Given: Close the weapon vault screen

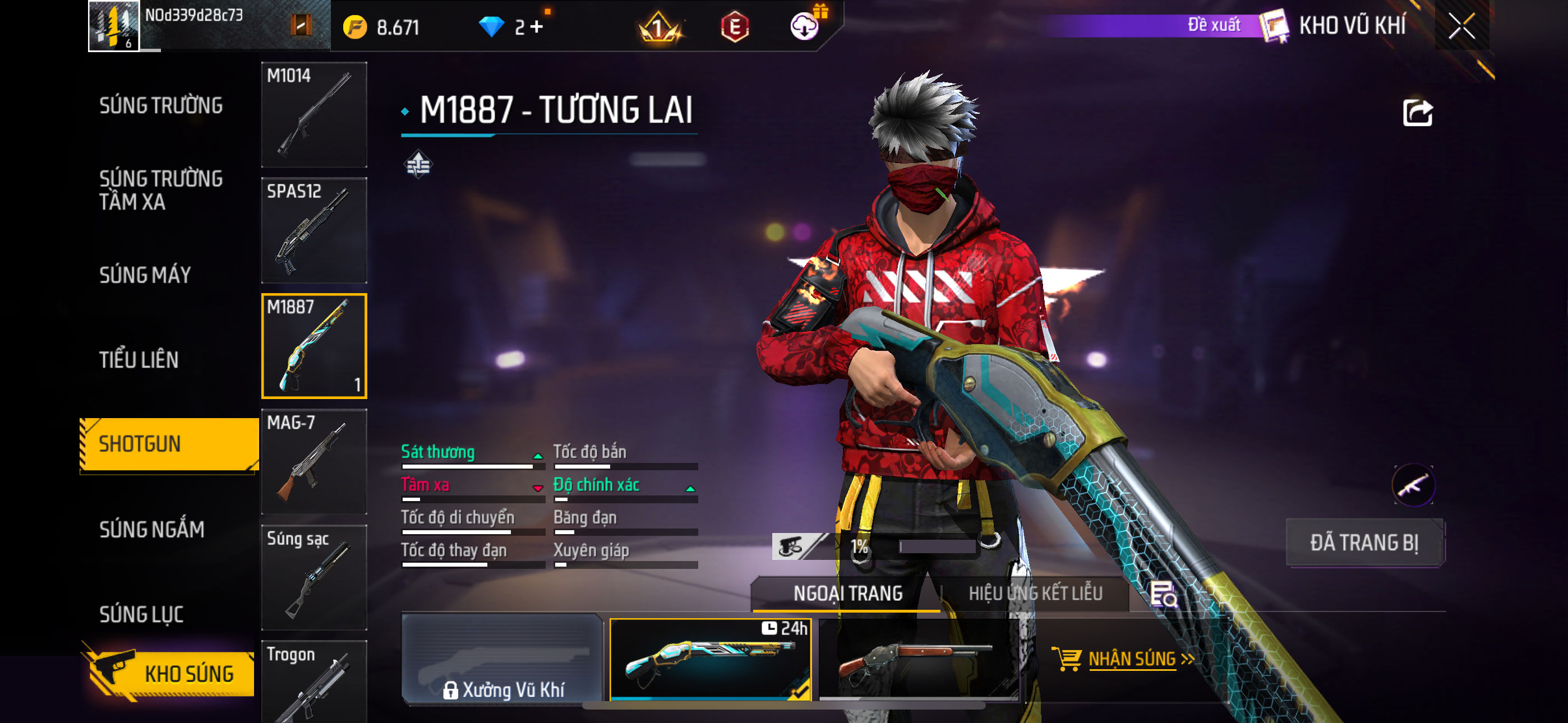Looking at the screenshot, I should coord(1461,26).
